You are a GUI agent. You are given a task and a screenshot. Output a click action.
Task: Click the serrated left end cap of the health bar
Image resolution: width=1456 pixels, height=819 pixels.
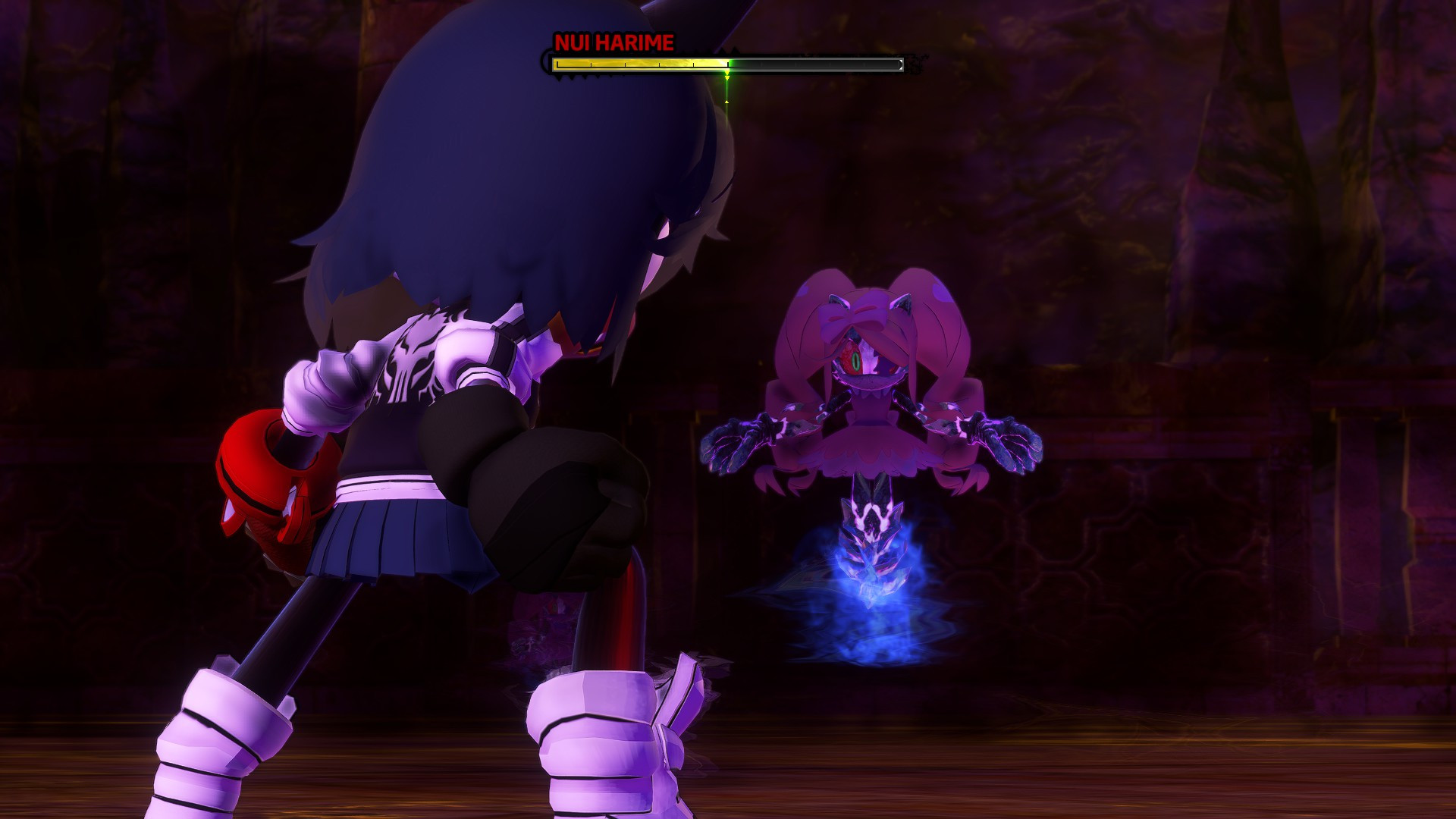click(548, 64)
